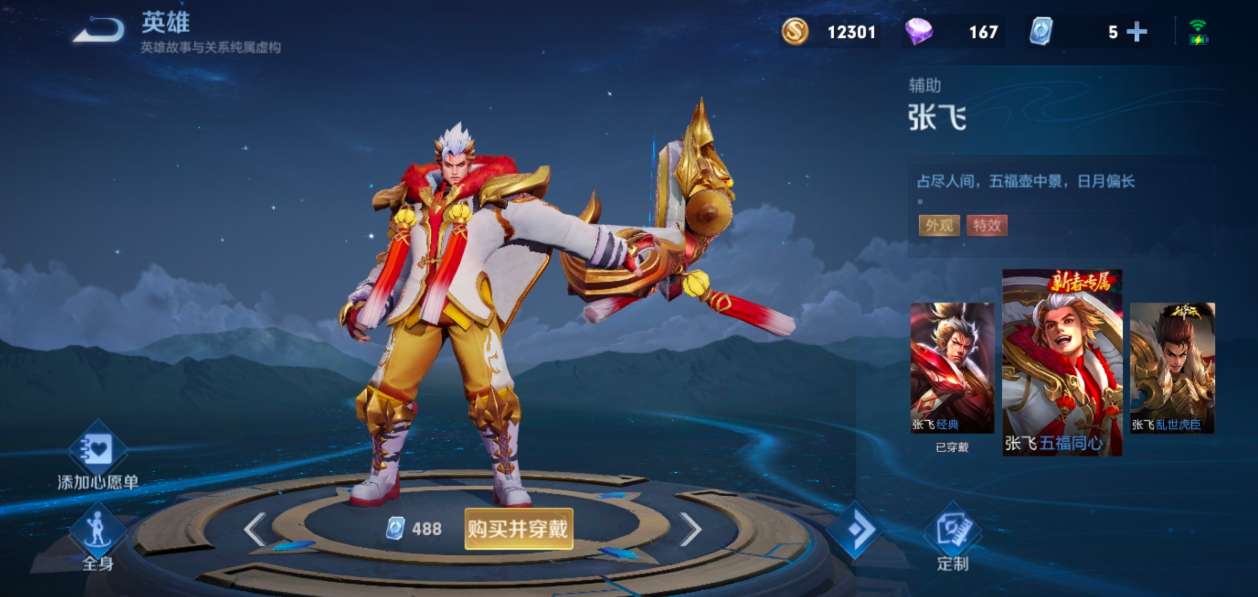Viewport: 1258px width, 597px height.
Task: Tap the plus button to add vouchers
Action: (x=1137, y=32)
